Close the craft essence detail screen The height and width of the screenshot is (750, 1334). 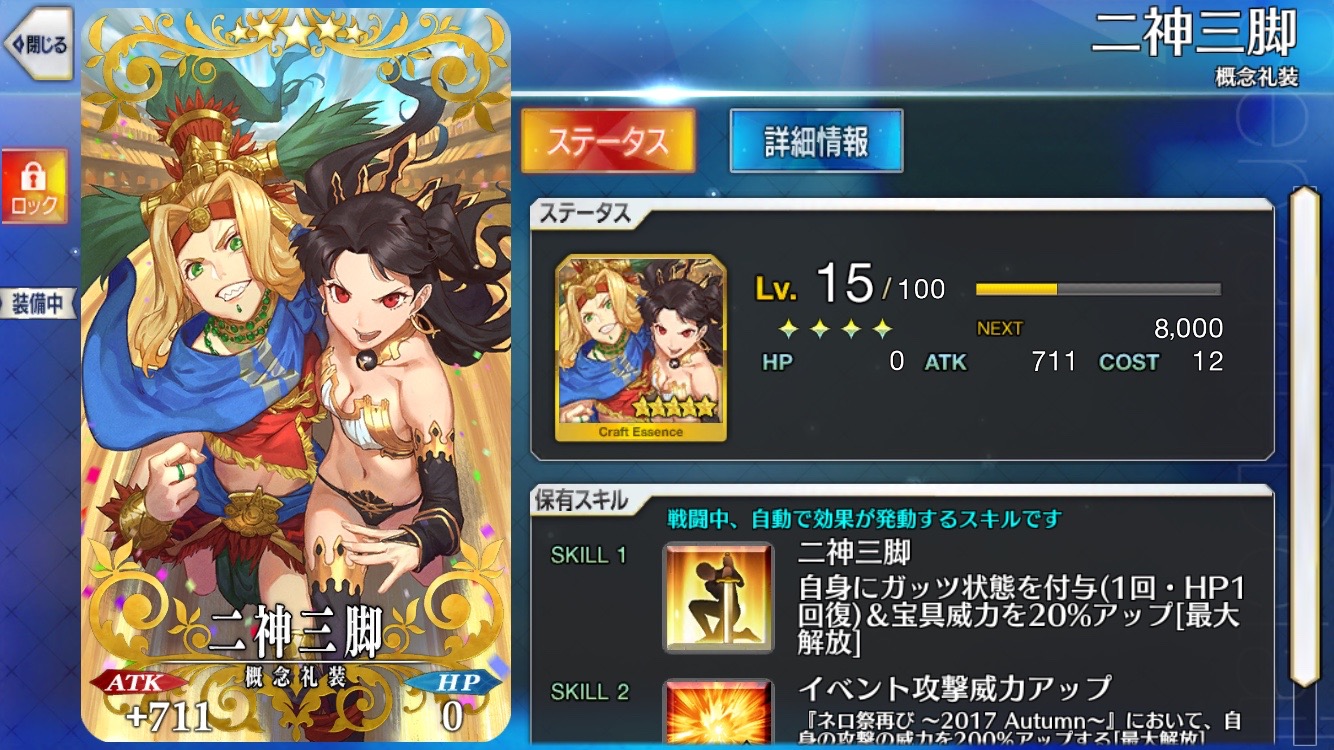pos(37,45)
